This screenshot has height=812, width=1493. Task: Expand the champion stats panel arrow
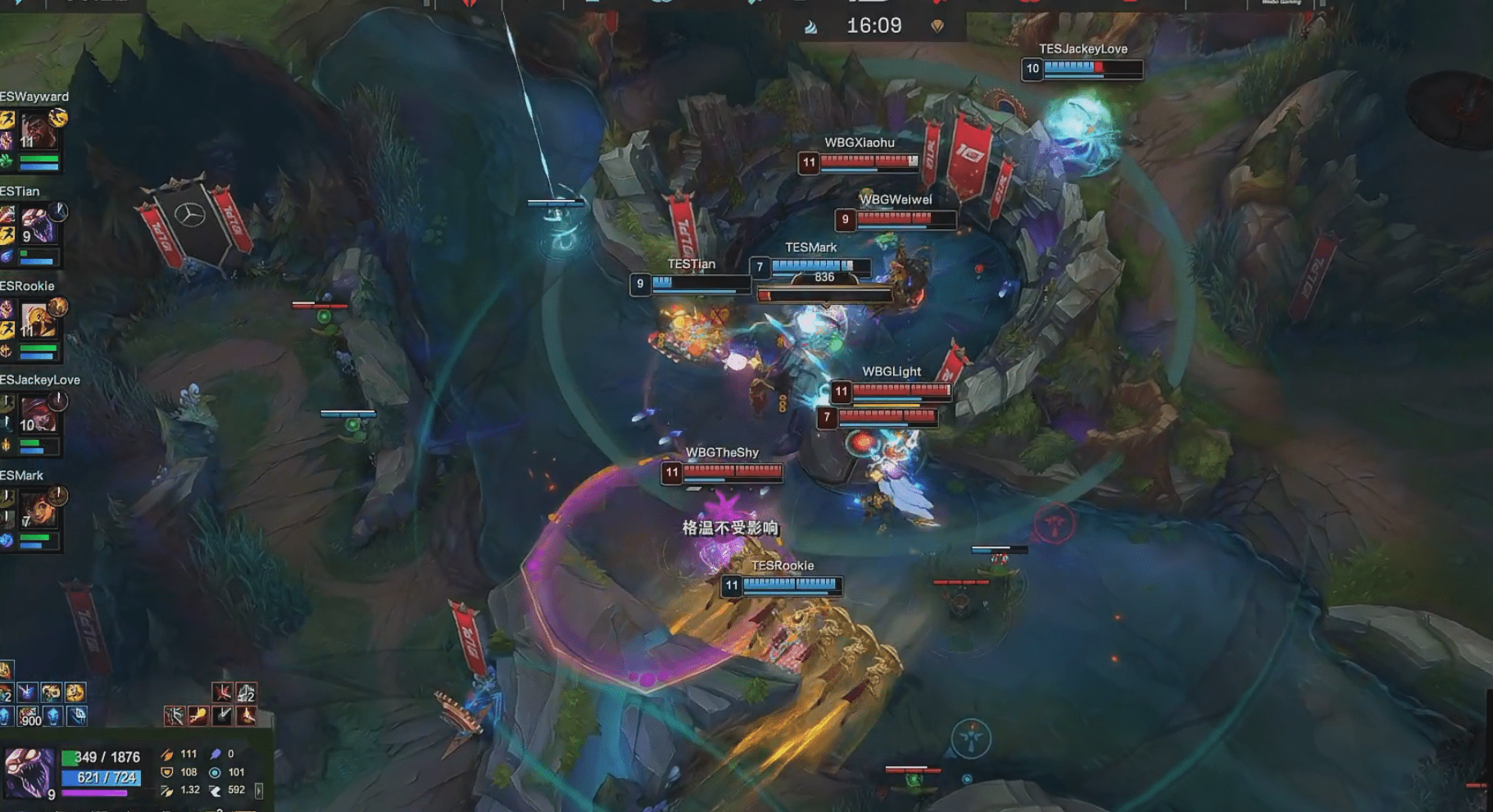pyautogui.click(x=259, y=791)
